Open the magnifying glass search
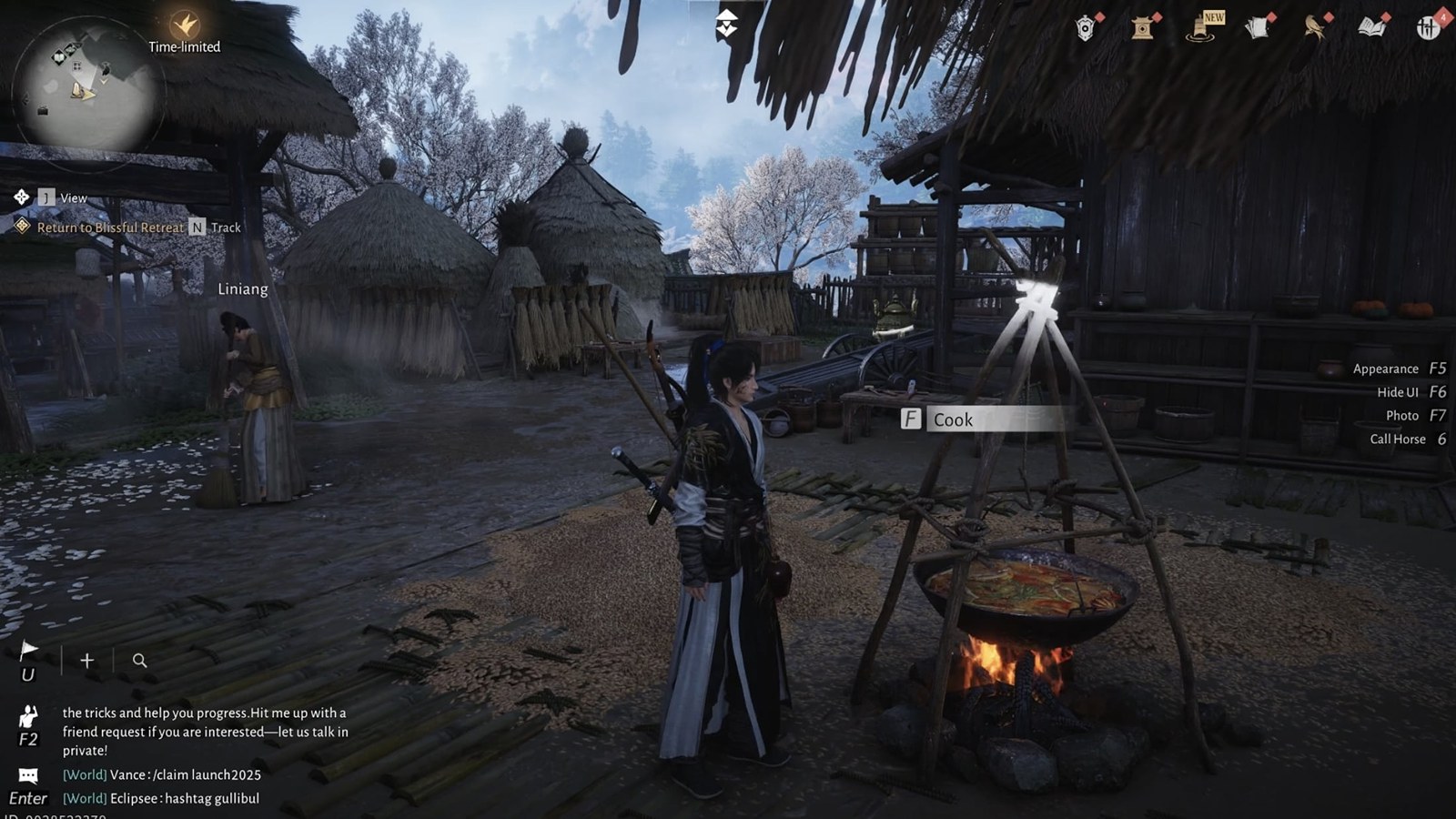 point(139,661)
